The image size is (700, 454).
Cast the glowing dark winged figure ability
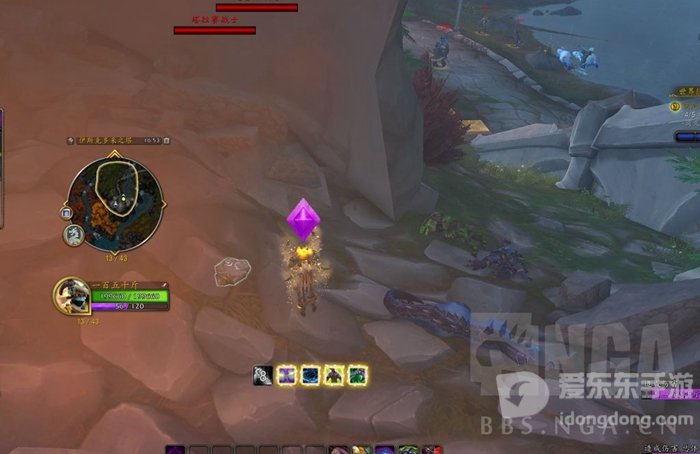tap(334, 376)
